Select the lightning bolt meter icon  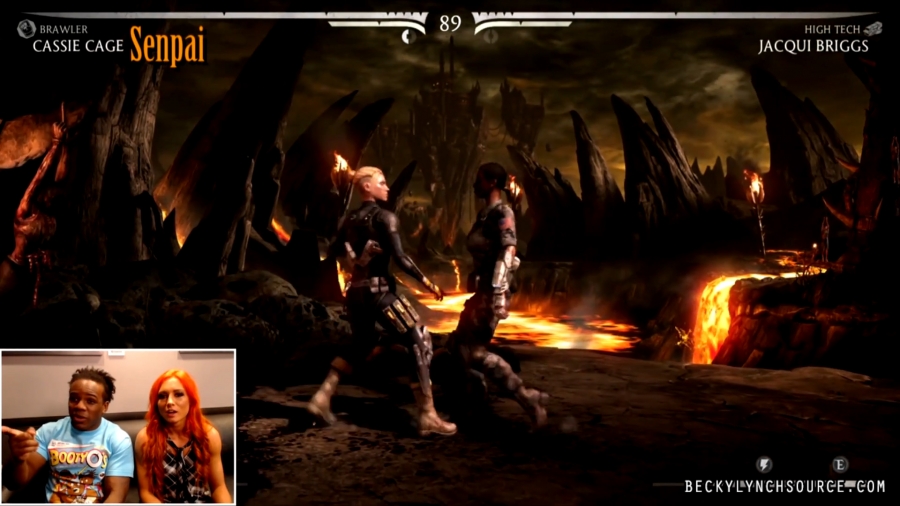coord(764,465)
